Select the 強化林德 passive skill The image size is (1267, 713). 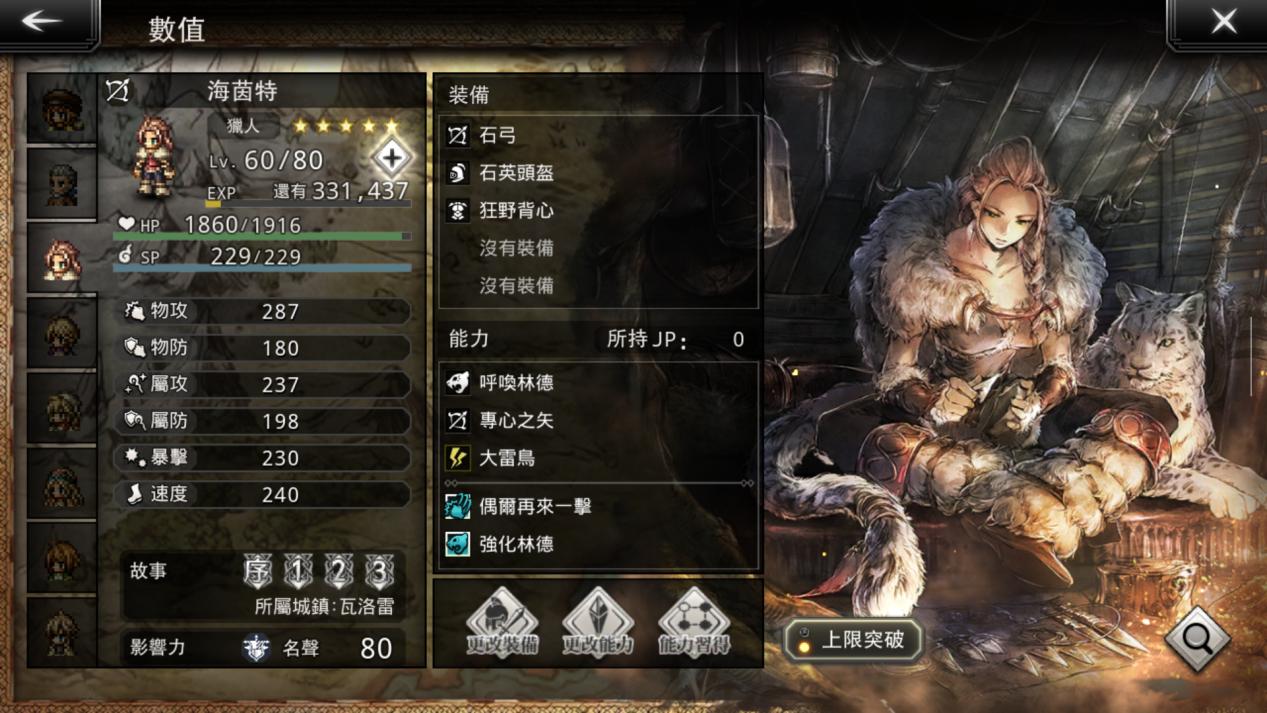(598, 544)
